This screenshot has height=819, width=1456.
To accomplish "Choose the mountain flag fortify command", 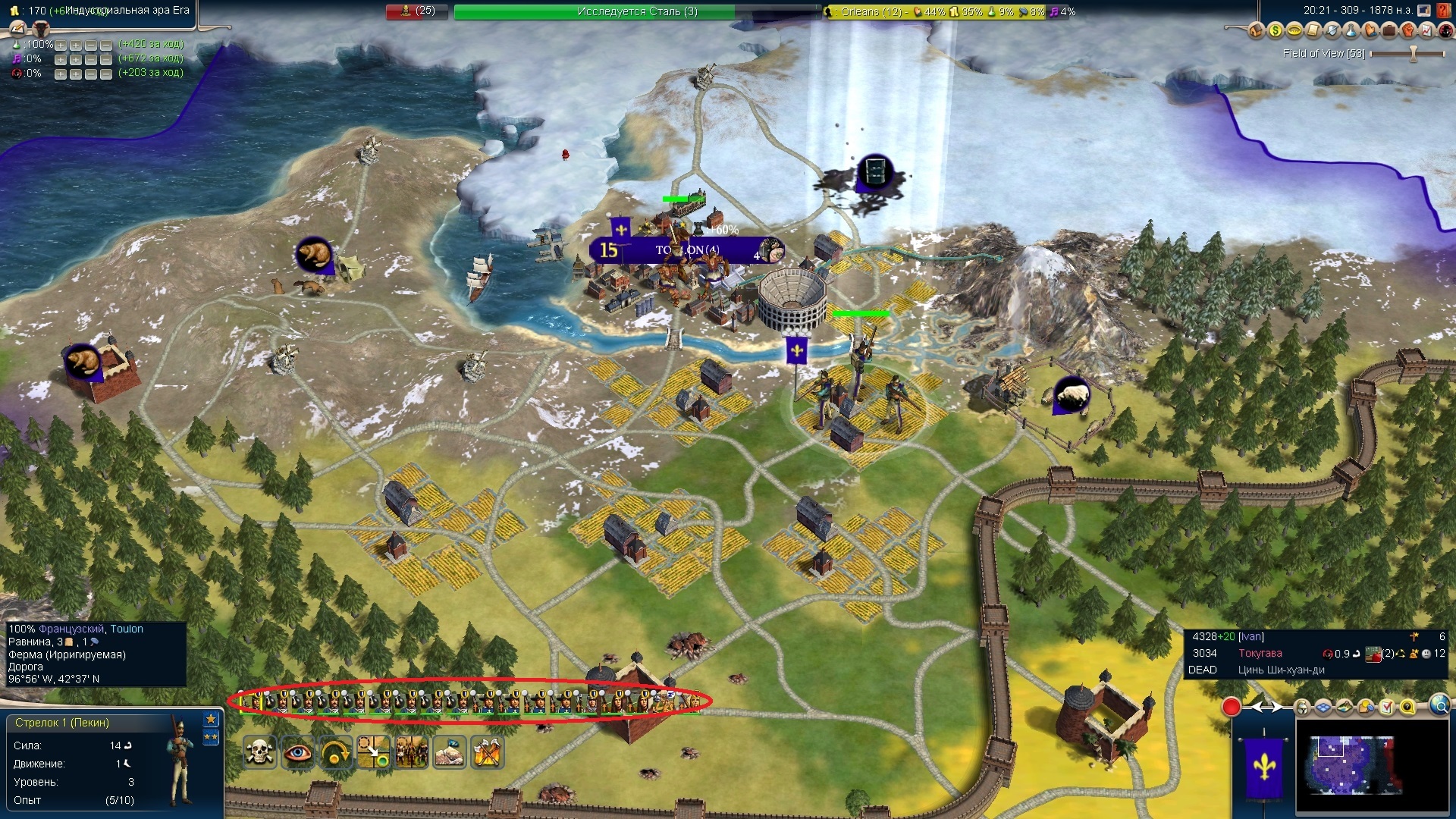I will click(x=449, y=752).
